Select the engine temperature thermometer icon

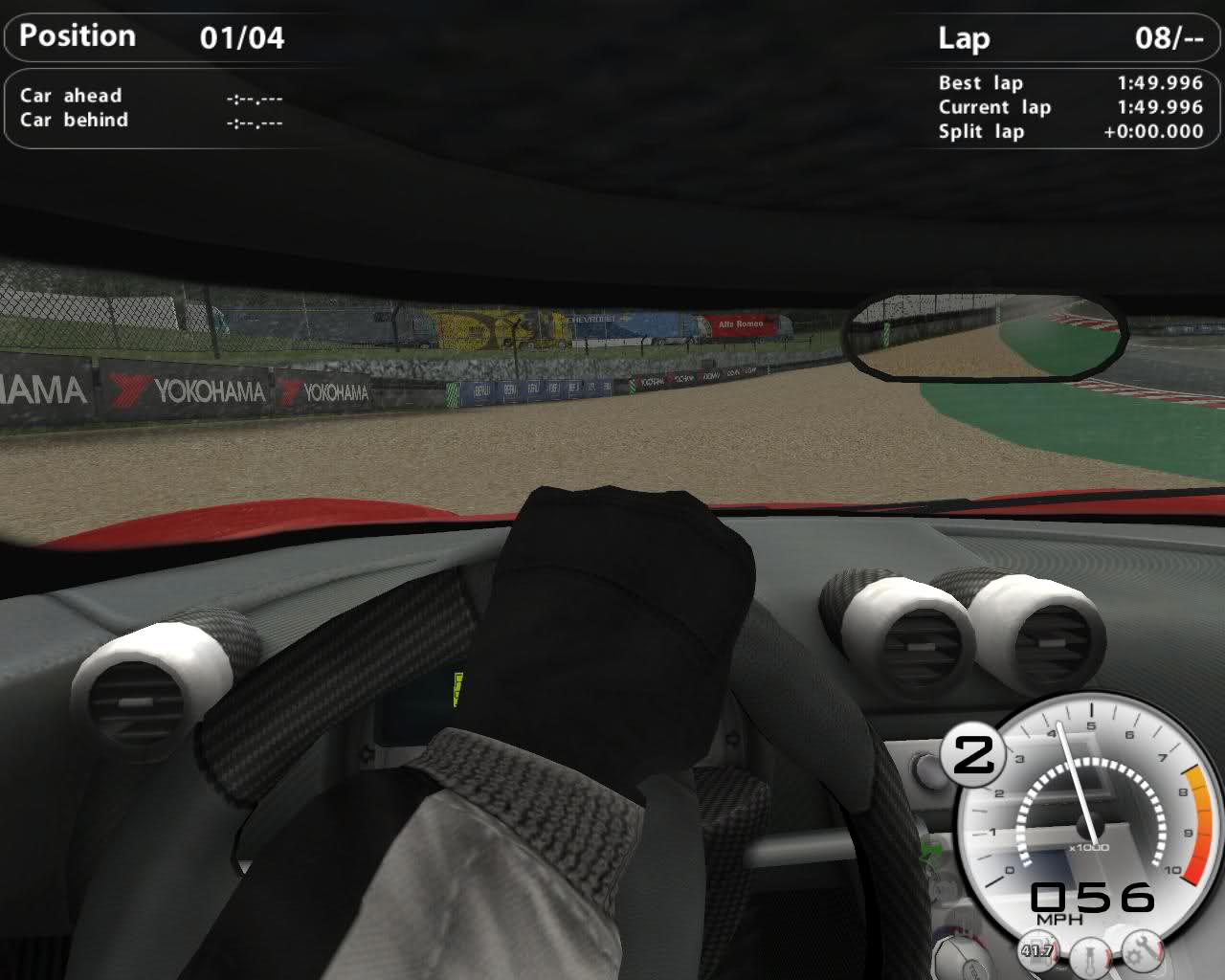tap(1089, 955)
